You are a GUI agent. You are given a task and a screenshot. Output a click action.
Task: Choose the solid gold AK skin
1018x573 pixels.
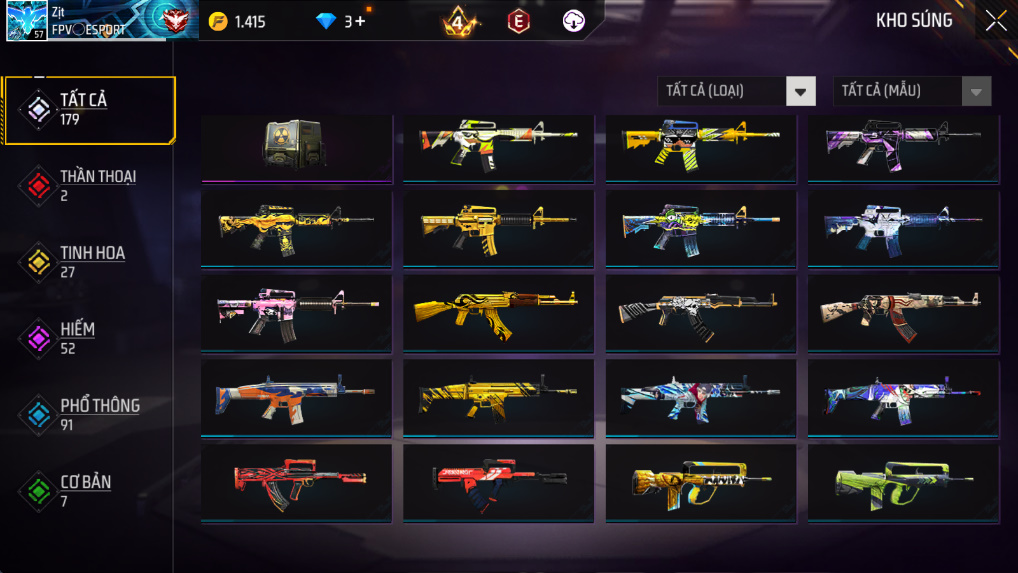[498, 311]
